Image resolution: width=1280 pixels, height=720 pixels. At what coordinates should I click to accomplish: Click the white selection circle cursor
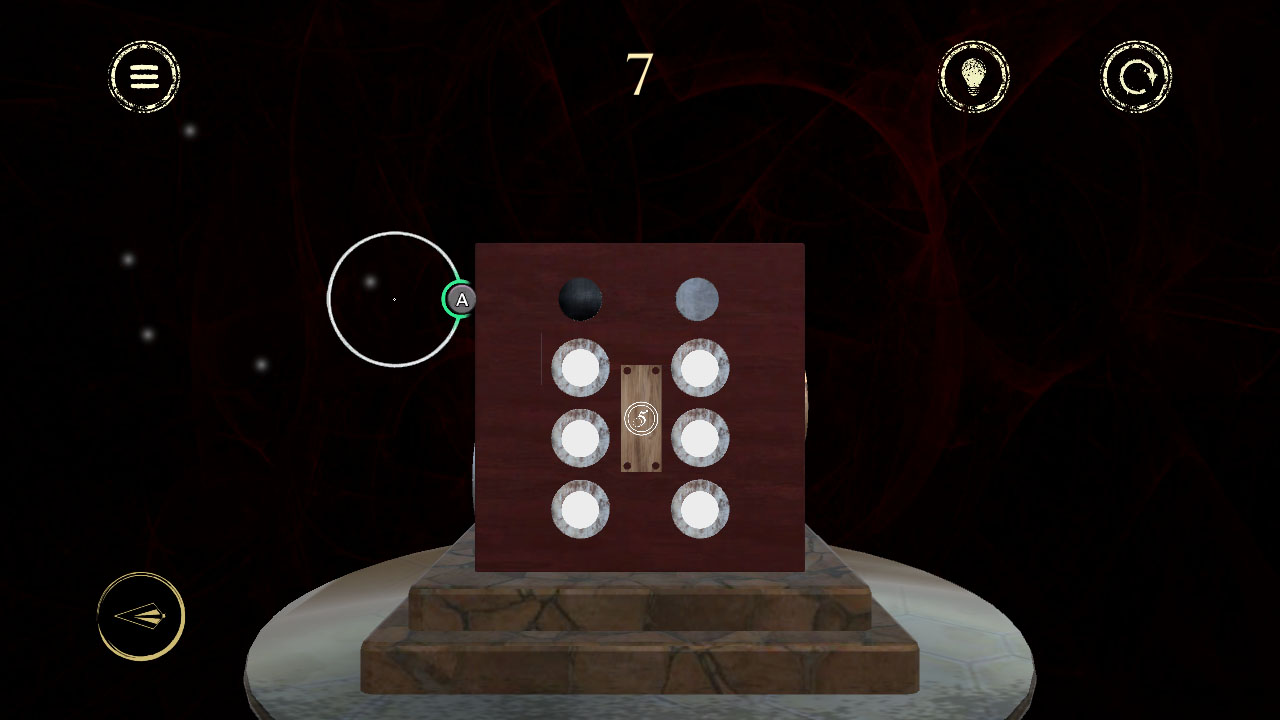click(x=393, y=299)
